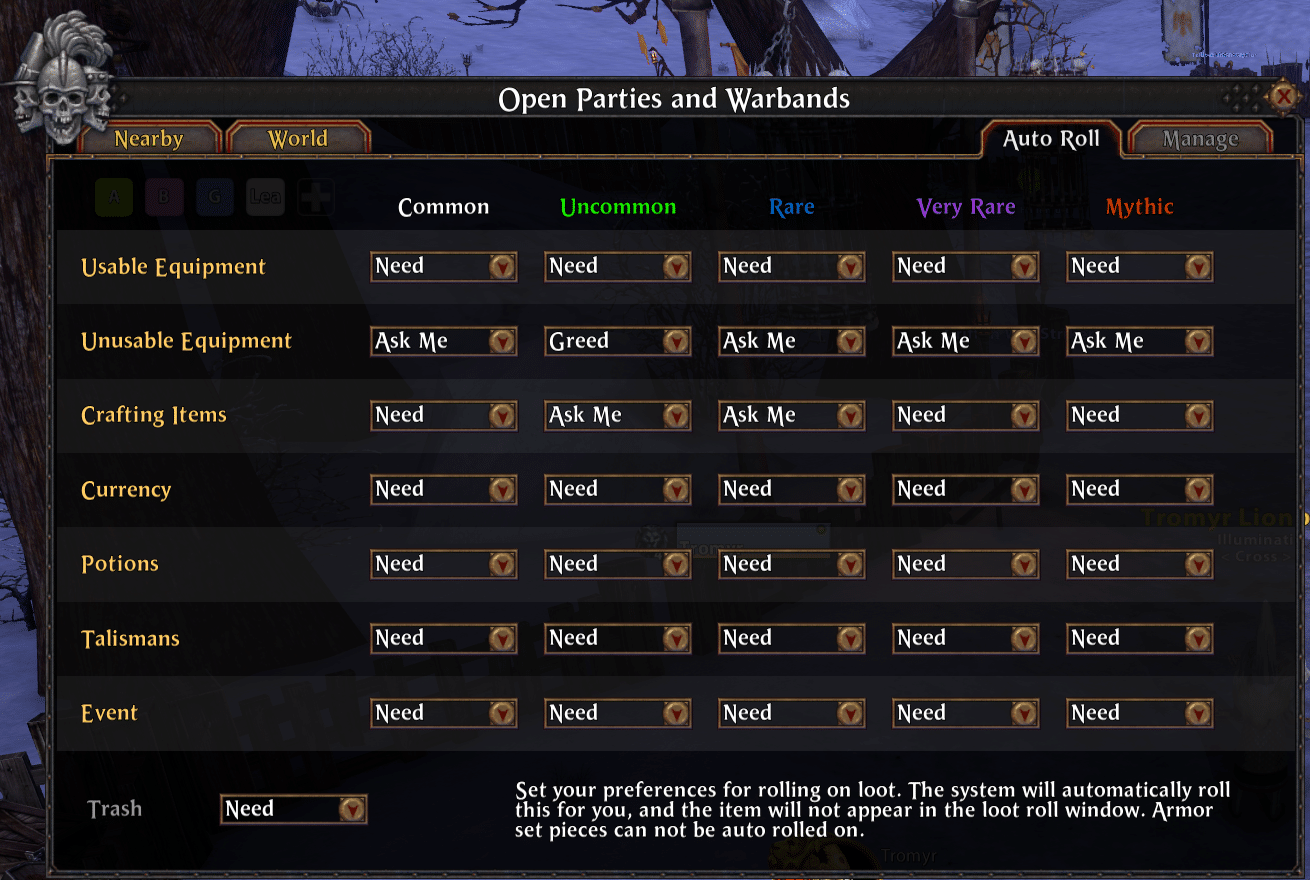Change Event Rare roll dropdown
Viewport: 1310px width, 880px height.
[850, 713]
